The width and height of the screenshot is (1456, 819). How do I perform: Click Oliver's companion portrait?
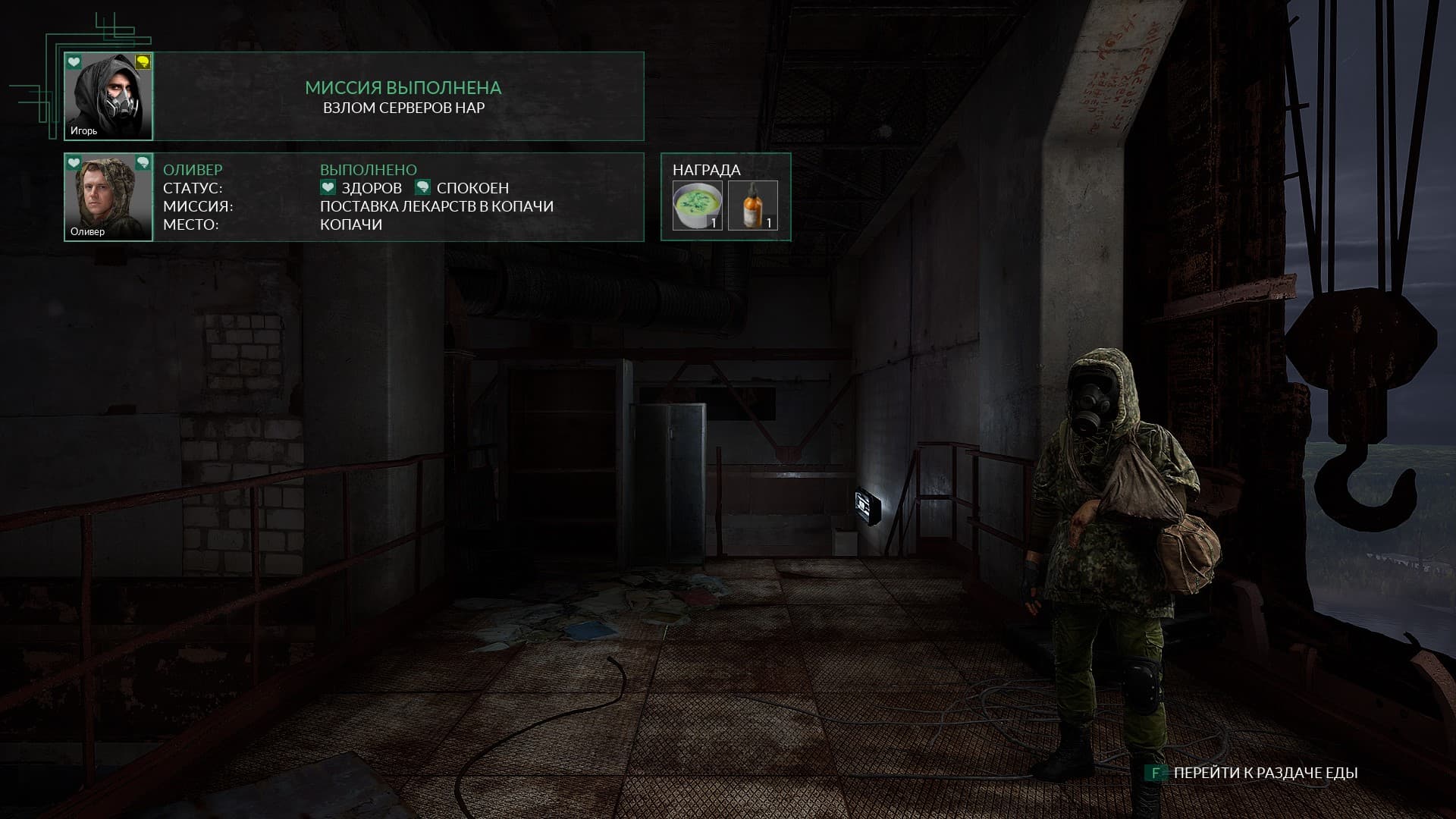pyautogui.click(x=108, y=197)
